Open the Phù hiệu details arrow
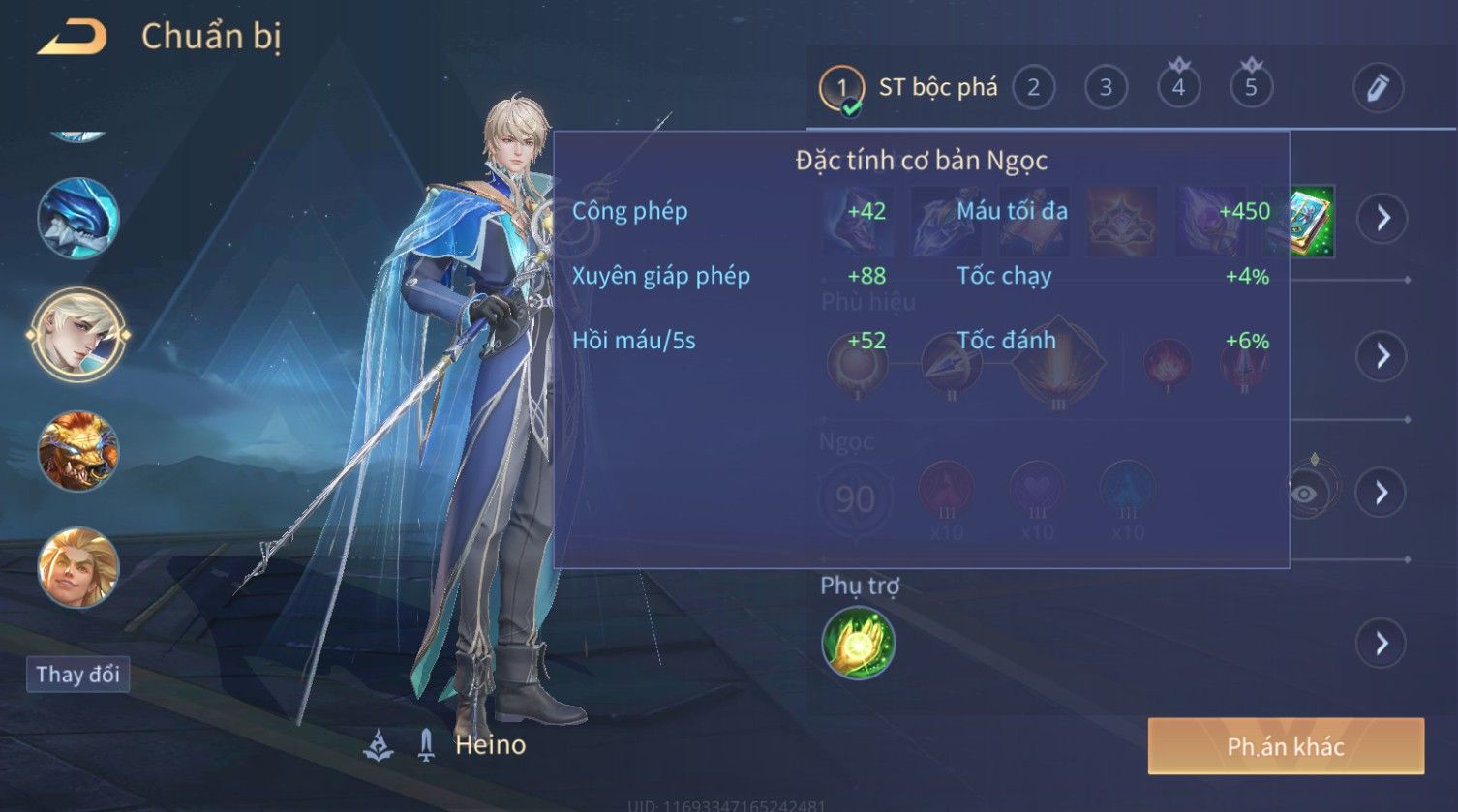The height and width of the screenshot is (812, 1458). 1382,356
